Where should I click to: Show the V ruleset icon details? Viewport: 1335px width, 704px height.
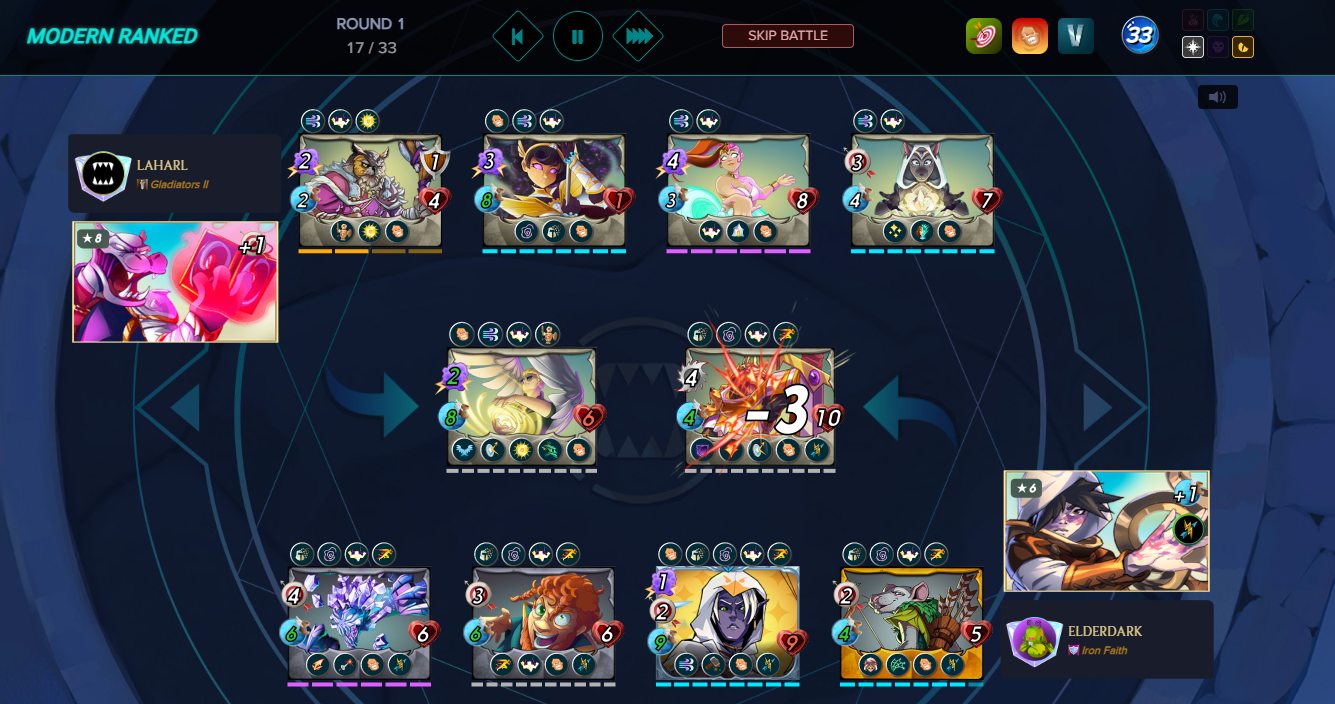pos(1075,36)
